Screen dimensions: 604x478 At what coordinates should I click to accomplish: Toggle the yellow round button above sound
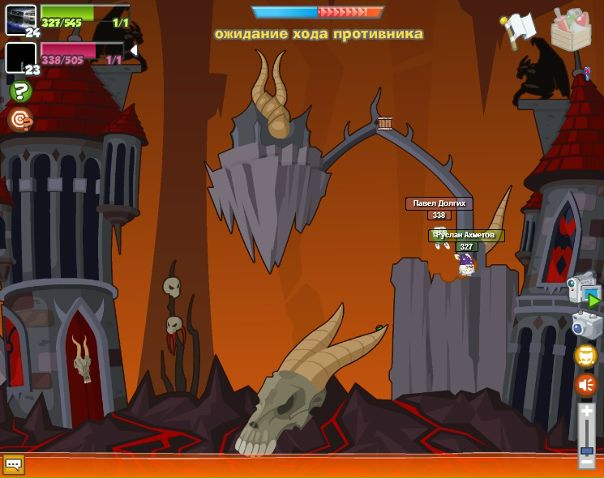[x=586, y=355]
